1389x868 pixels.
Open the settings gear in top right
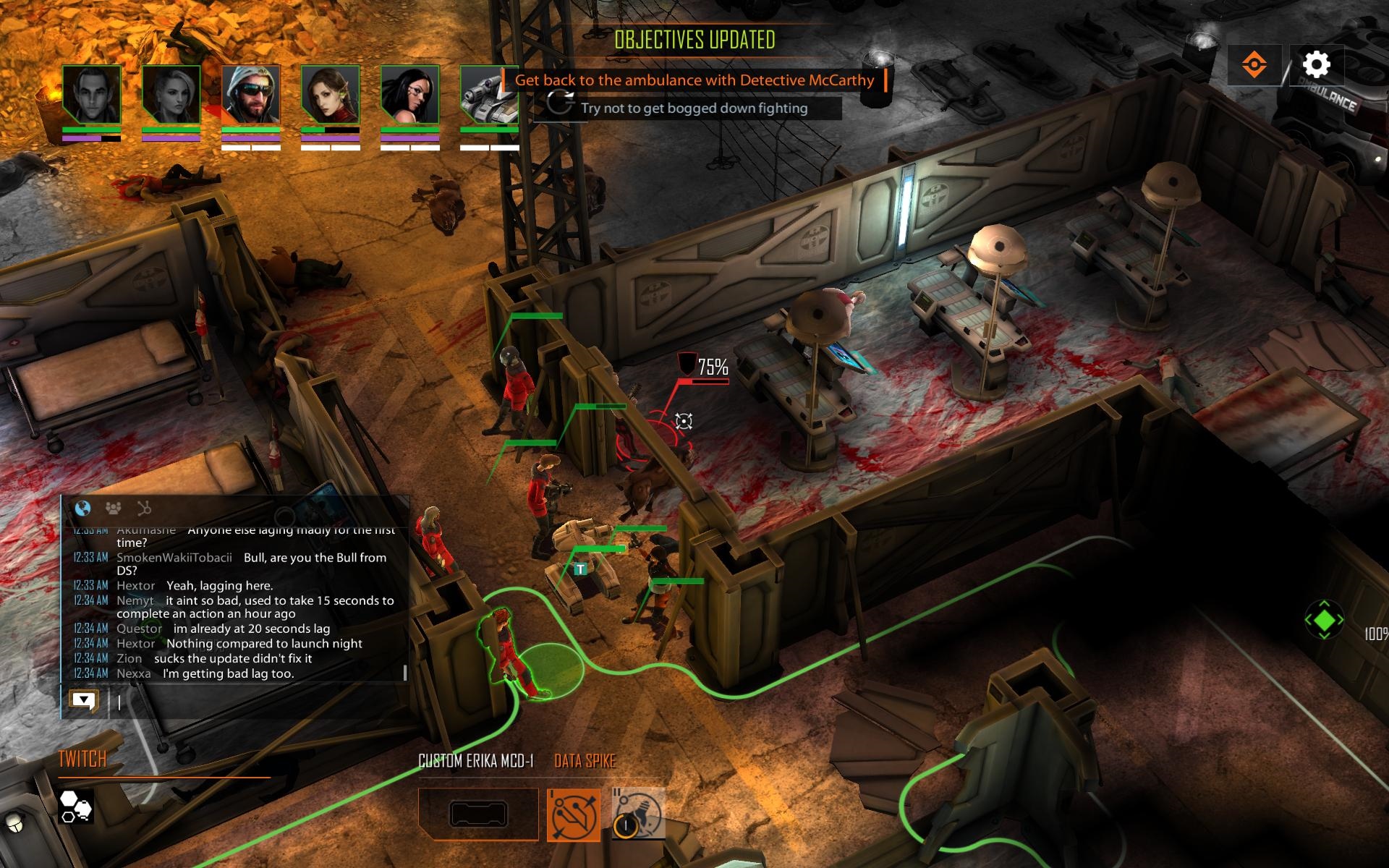tap(1318, 65)
